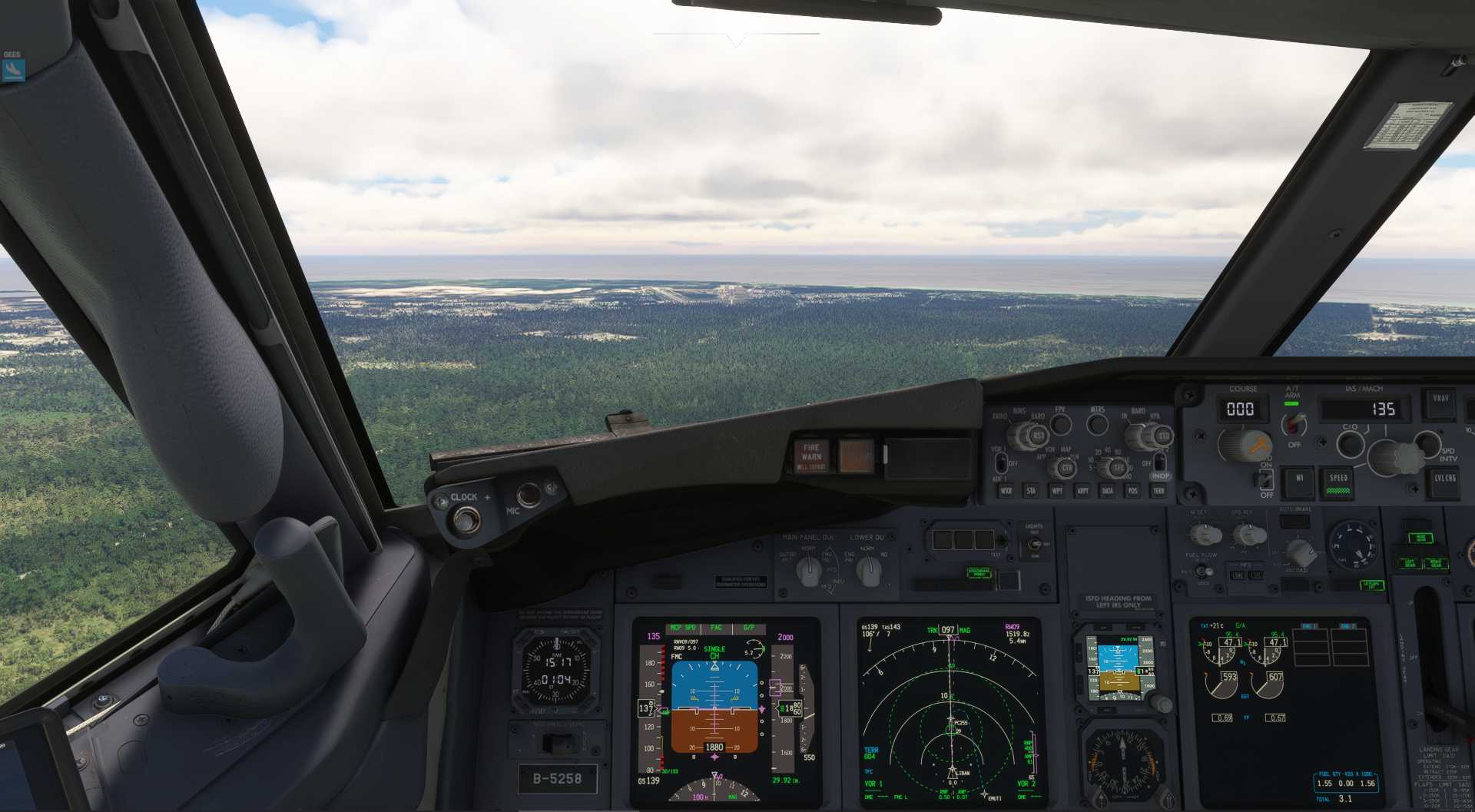
Task: Open the GEES landing overlay icon
Action: click(x=13, y=70)
